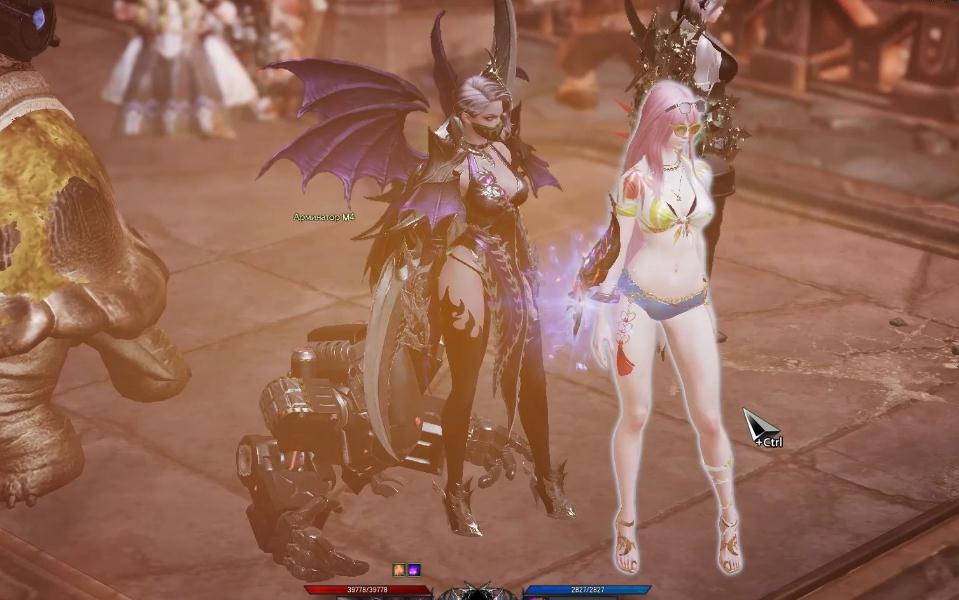
Task: Click the orange flame buff icon
Action: (399, 570)
